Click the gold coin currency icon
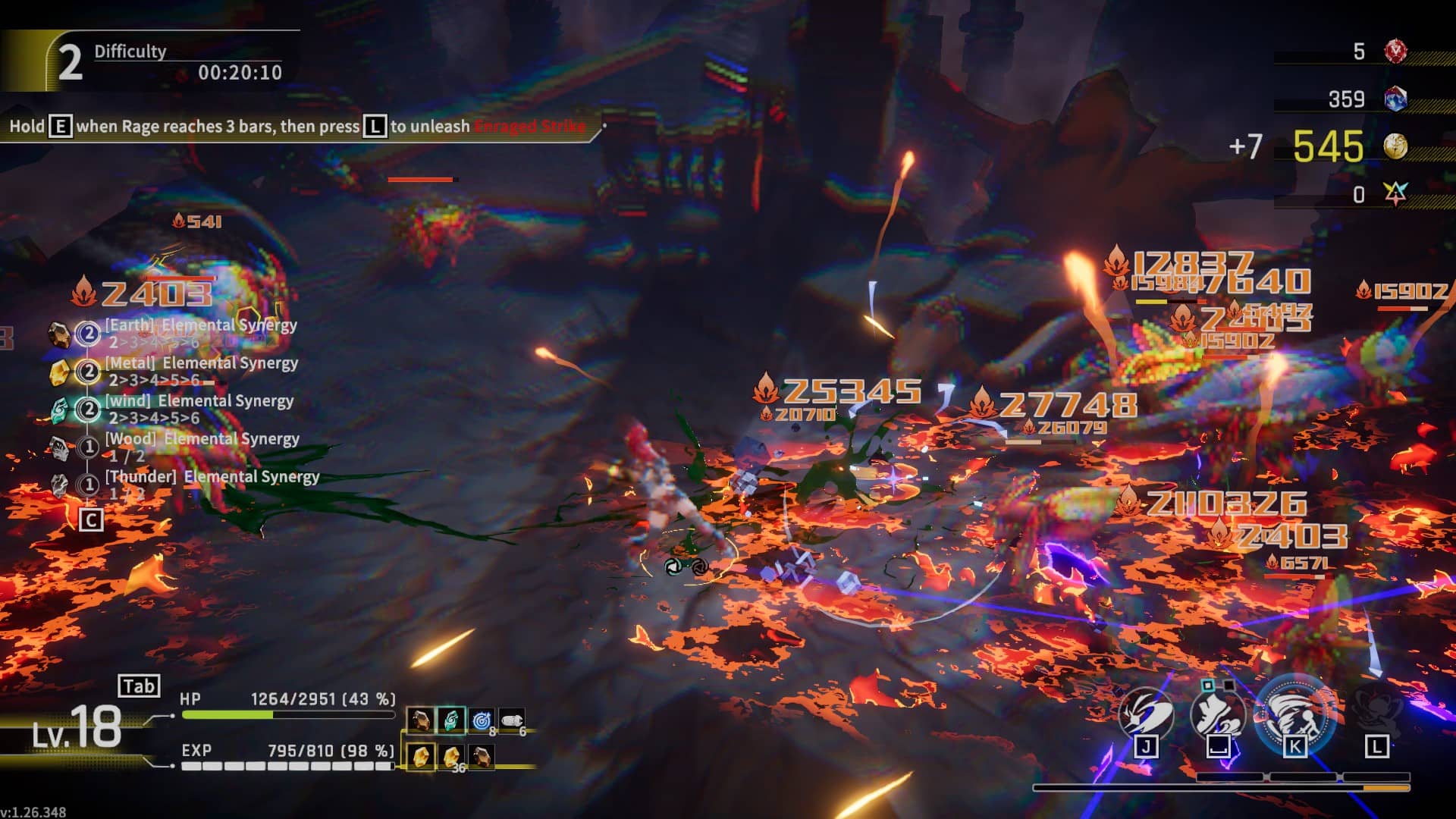The width and height of the screenshot is (1456, 819). tap(1395, 146)
